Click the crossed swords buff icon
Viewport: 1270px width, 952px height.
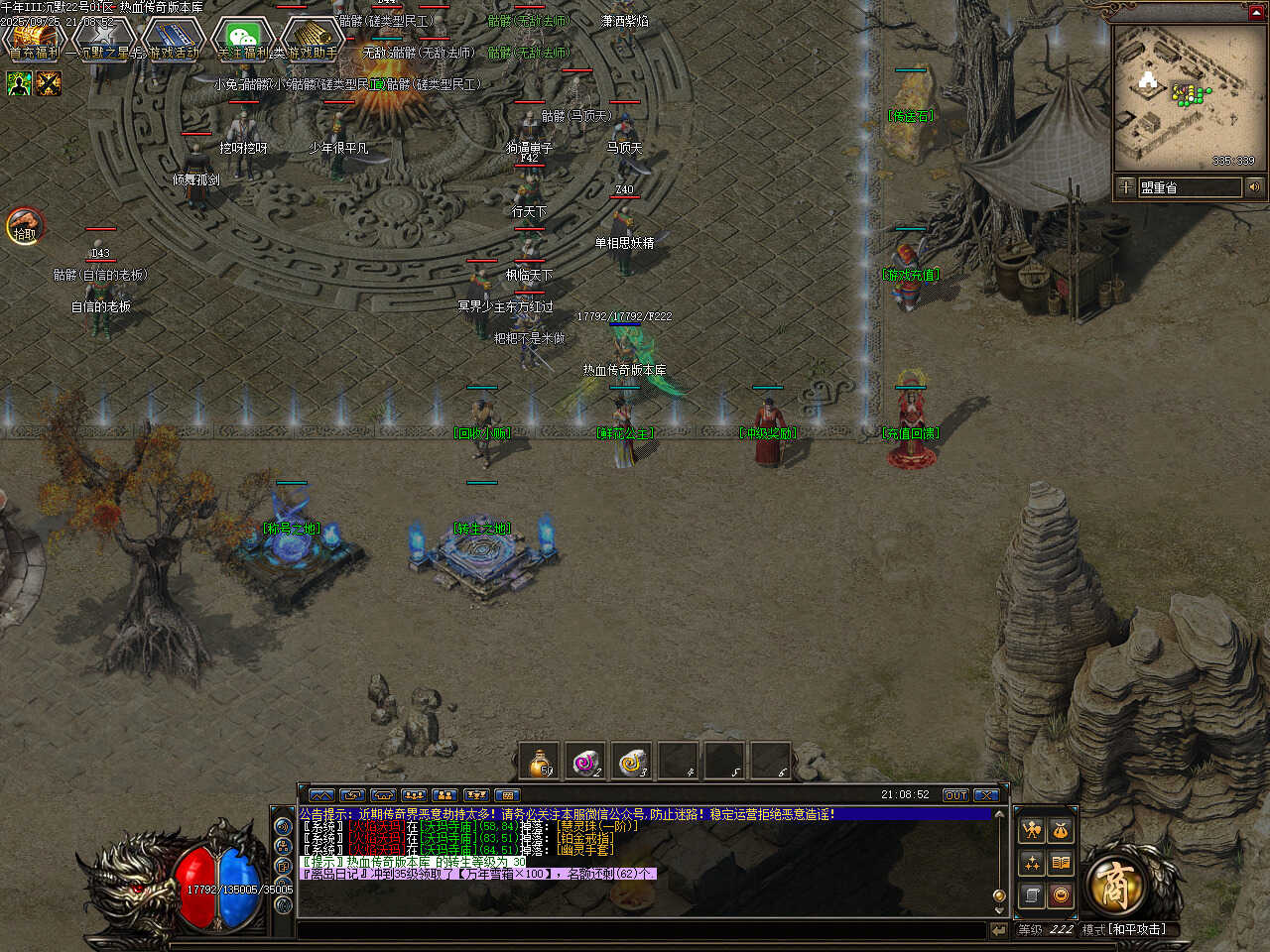coord(49,84)
